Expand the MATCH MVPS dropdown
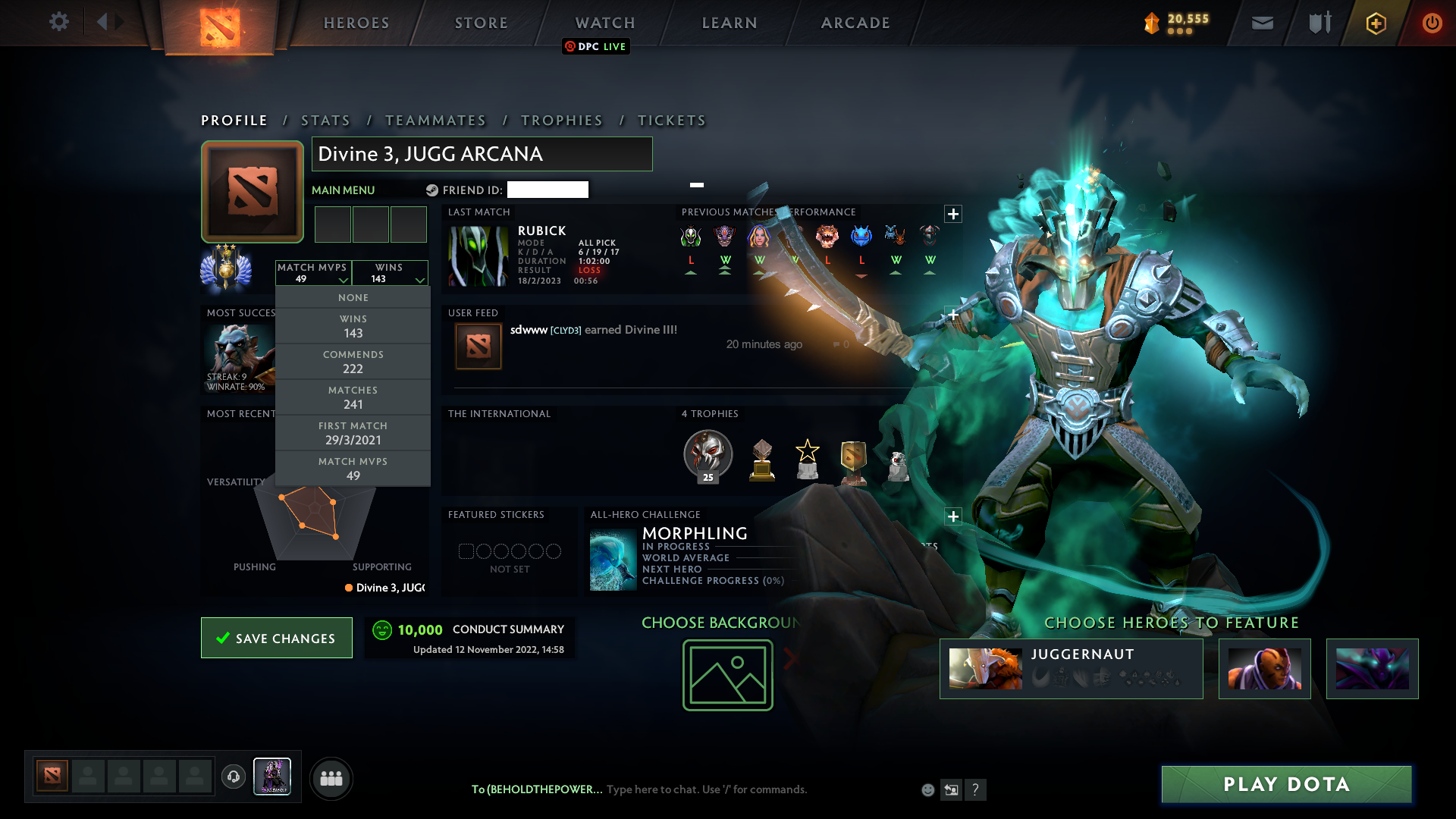 tap(314, 273)
